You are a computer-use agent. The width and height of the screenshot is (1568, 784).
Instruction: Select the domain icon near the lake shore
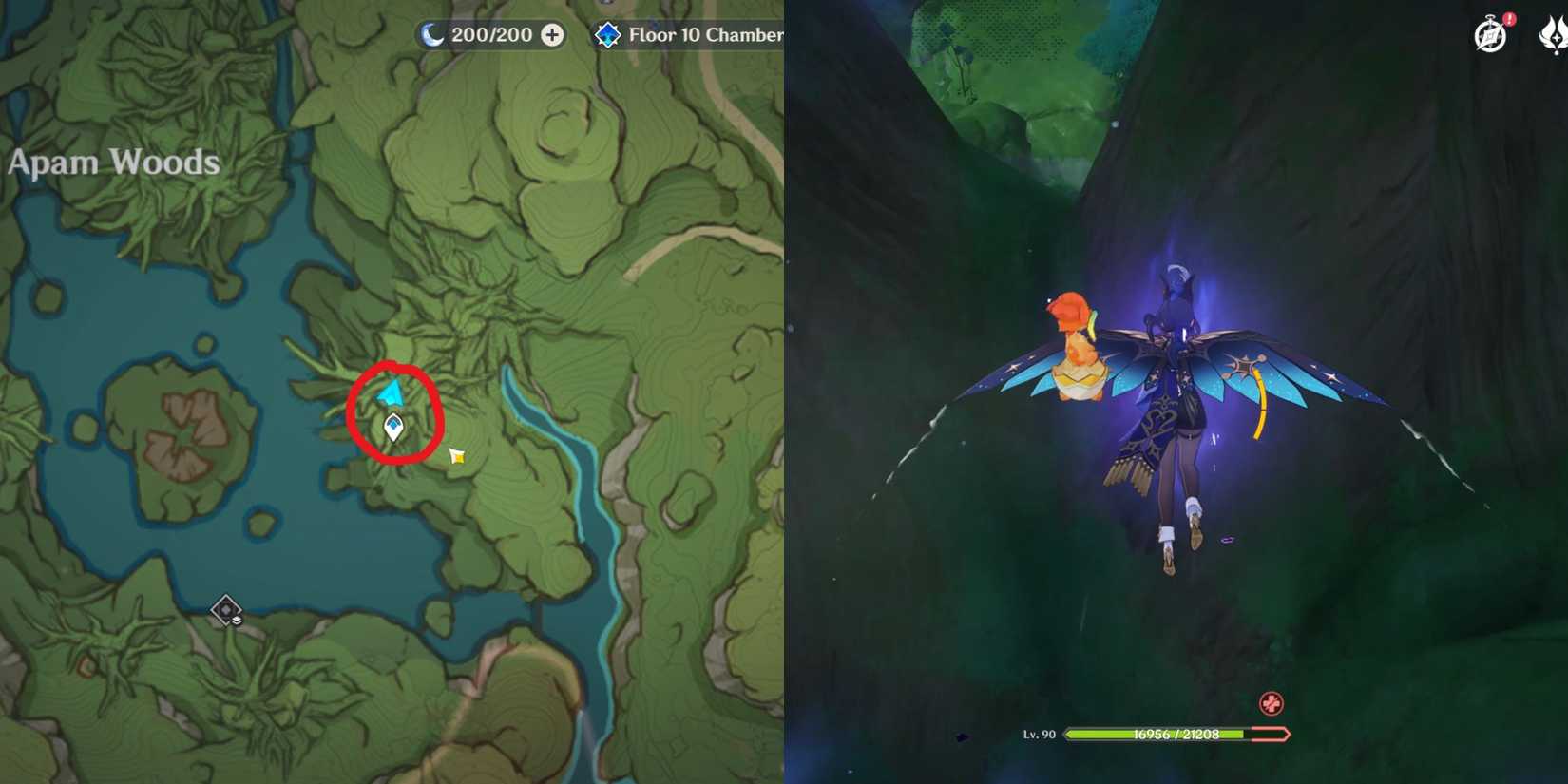pos(225,608)
